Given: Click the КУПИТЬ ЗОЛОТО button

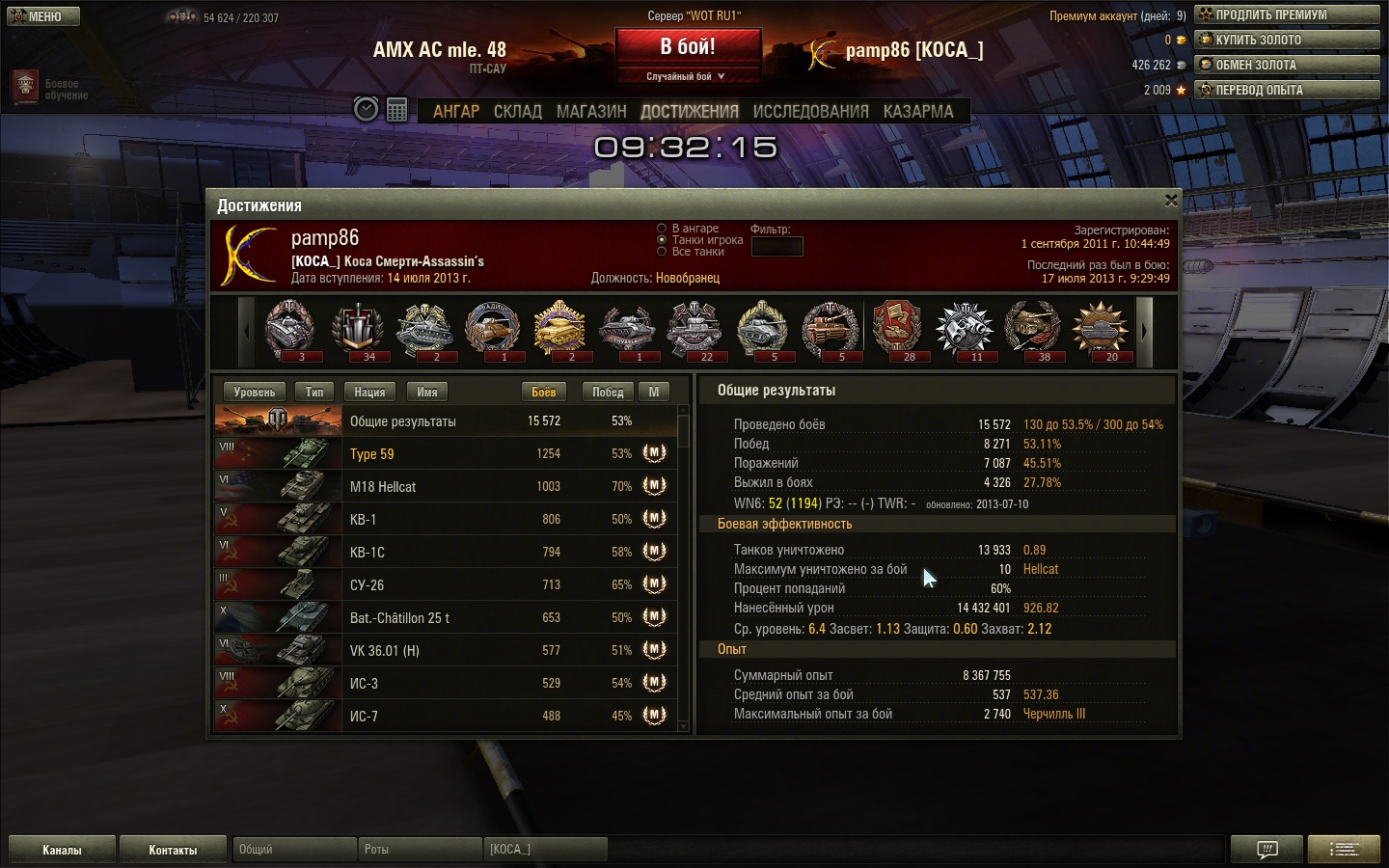Looking at the screenshot, I should (x=1287, y=40).
